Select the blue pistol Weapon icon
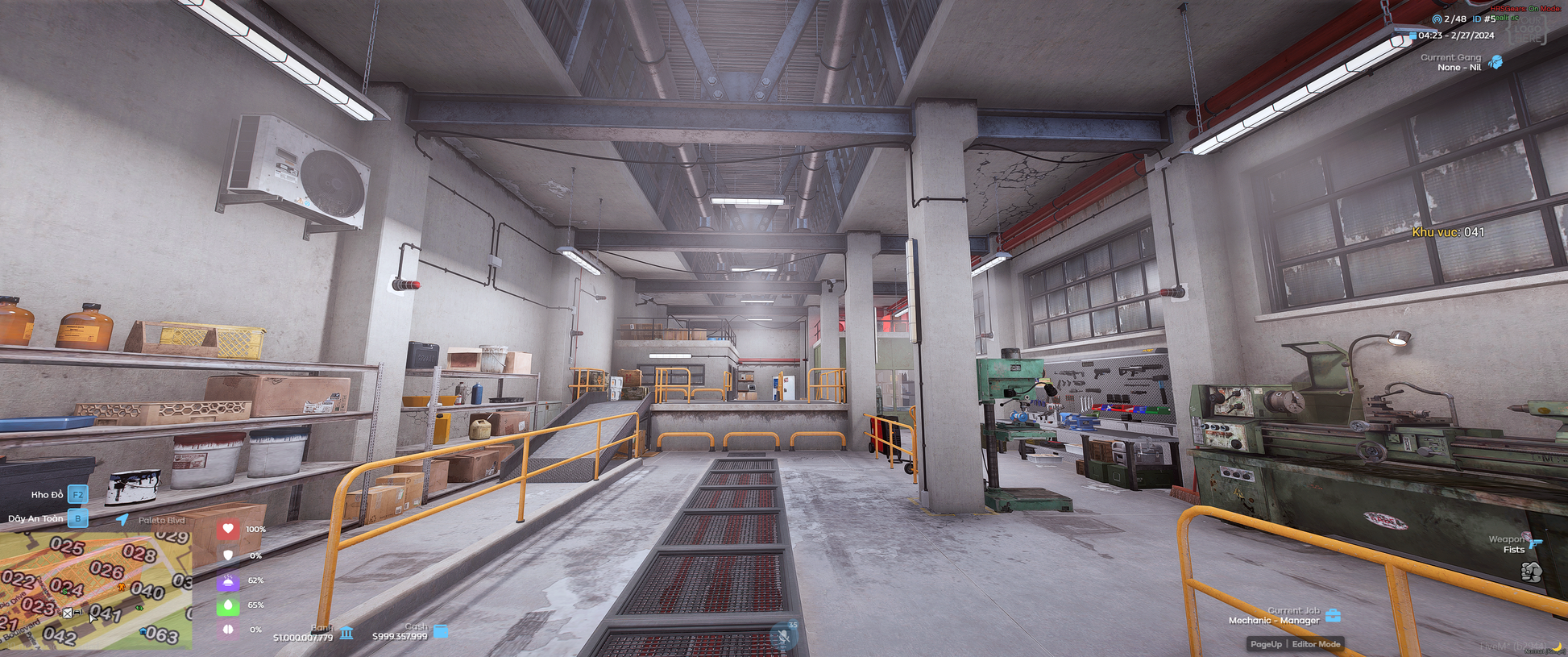Image resolution: width=1568 pixels, height=657 pixels. (1535, 544)
